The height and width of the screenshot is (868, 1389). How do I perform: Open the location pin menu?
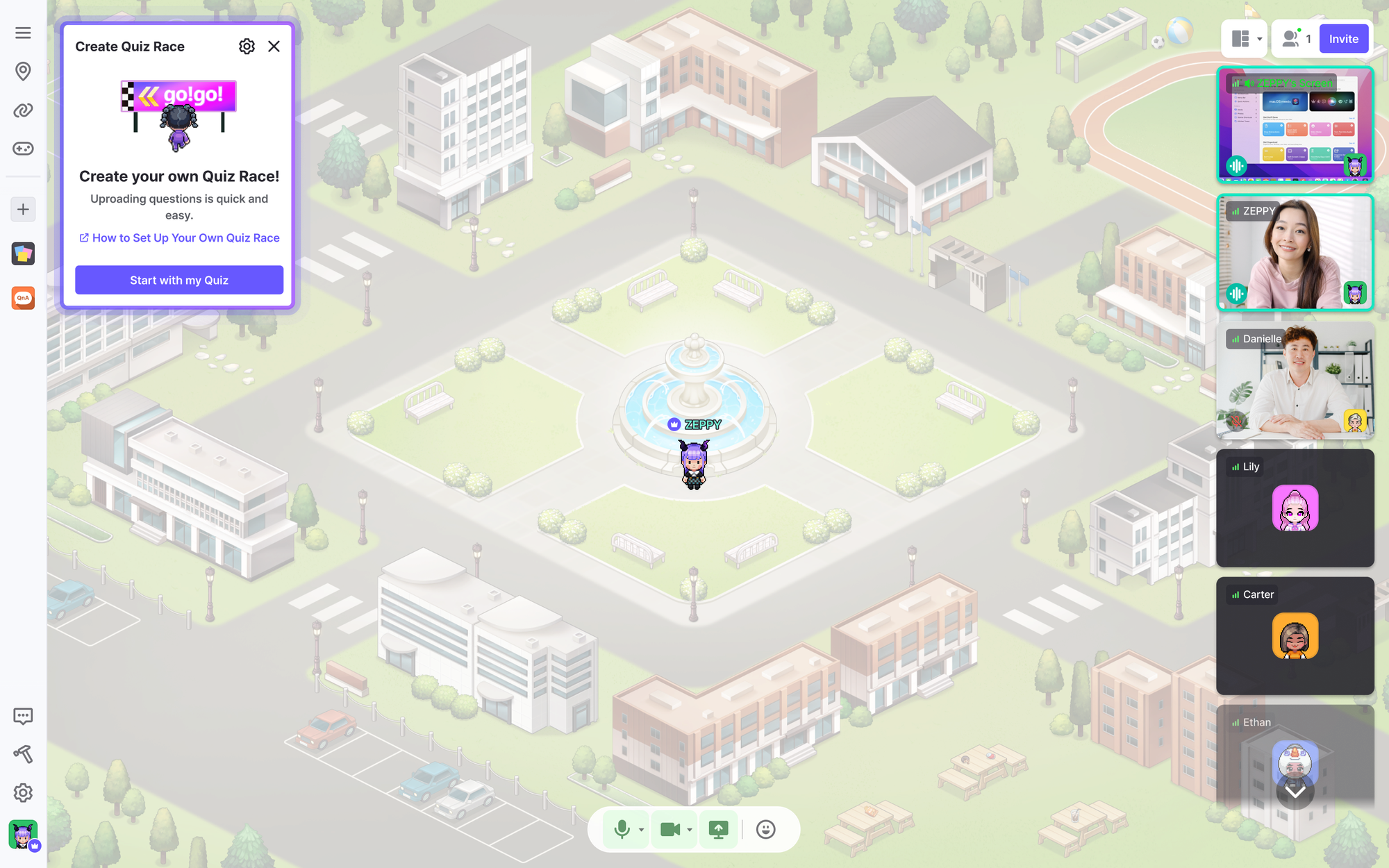[x=23, y=71]
